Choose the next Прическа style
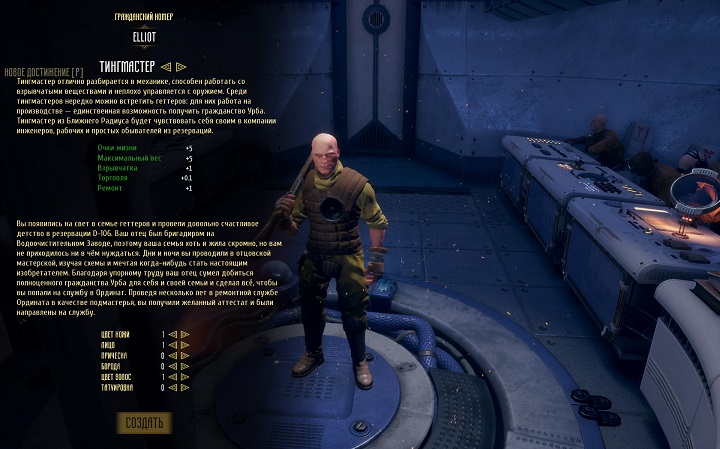 coord(184,356)
